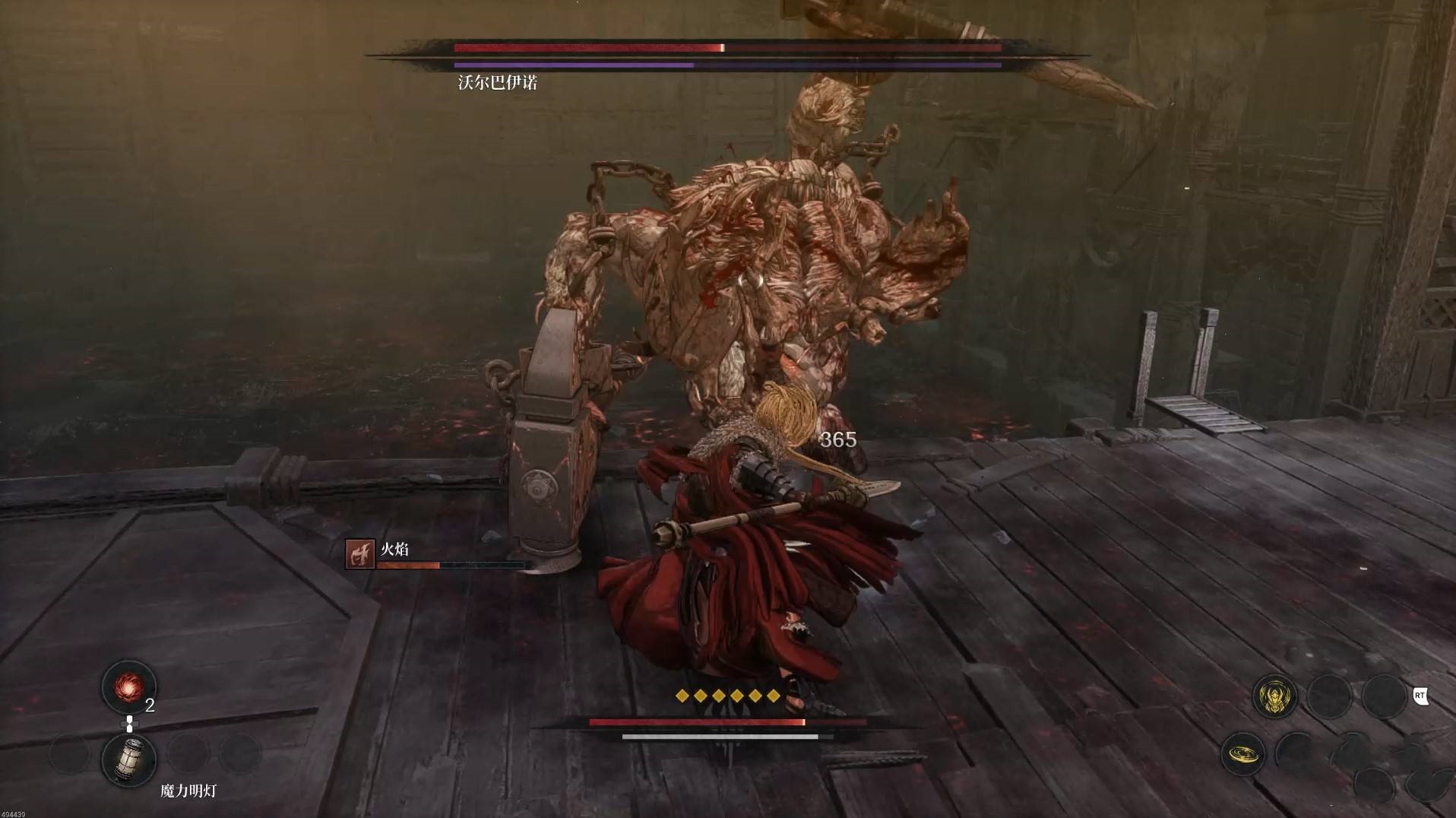Activate the golden winged figure spell
Screen dimensions: 1456x818
[x=1275, y=697]
